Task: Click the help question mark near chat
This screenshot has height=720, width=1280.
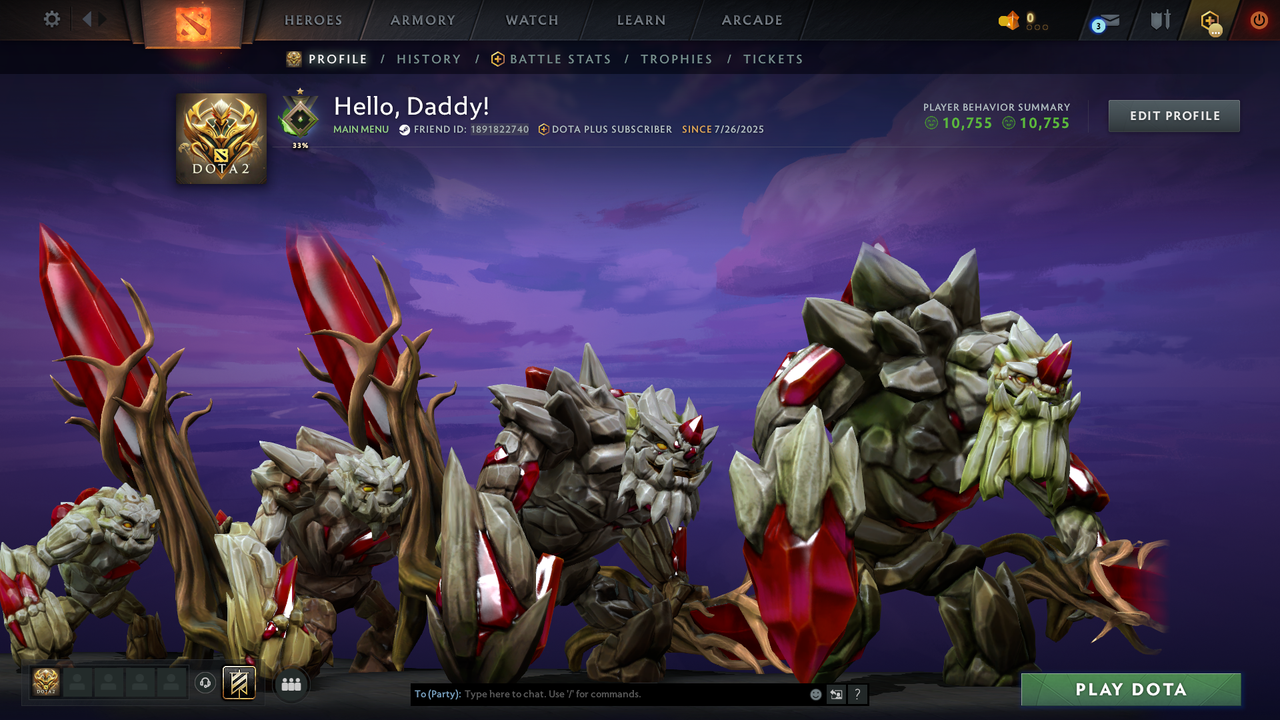Action: pos(857,693)
